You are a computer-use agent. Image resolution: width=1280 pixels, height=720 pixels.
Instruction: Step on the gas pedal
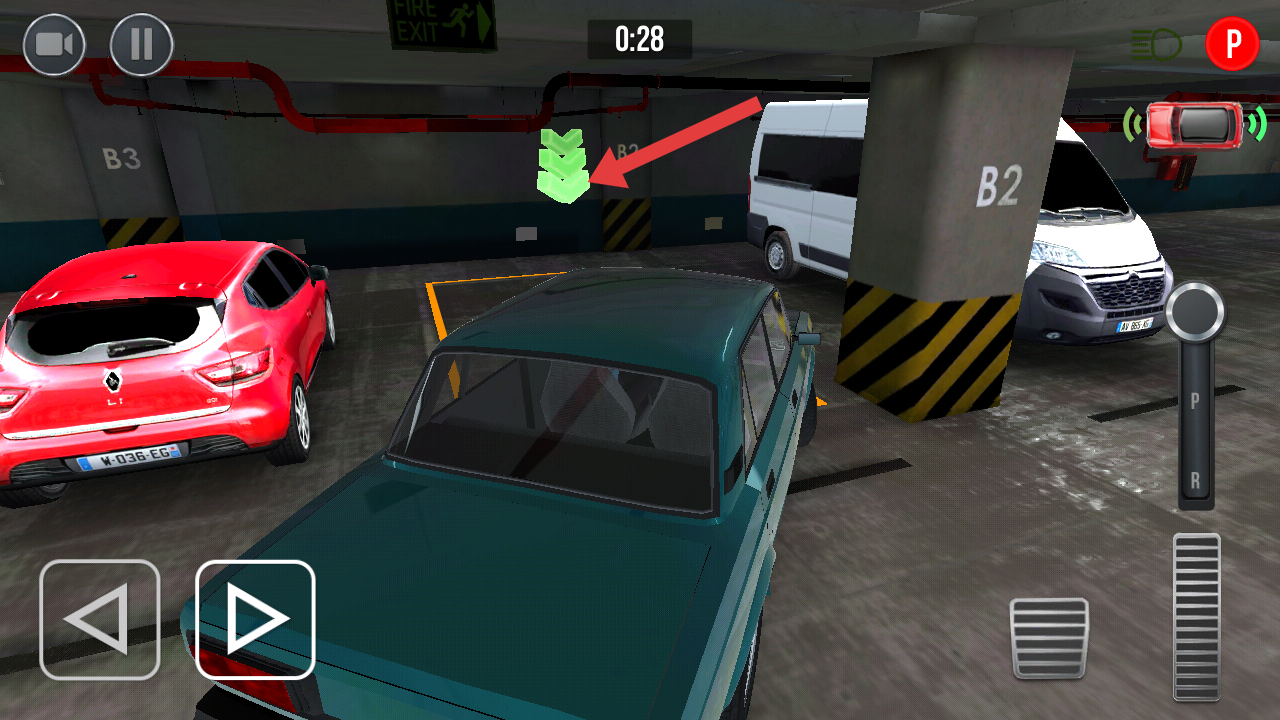point(1196,615)
